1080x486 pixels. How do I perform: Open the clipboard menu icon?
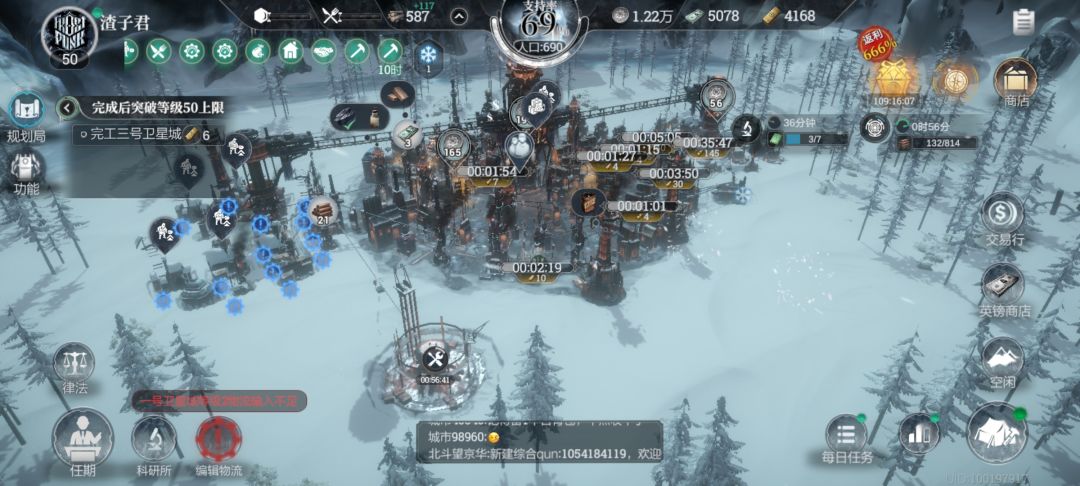click(1023, 22)
